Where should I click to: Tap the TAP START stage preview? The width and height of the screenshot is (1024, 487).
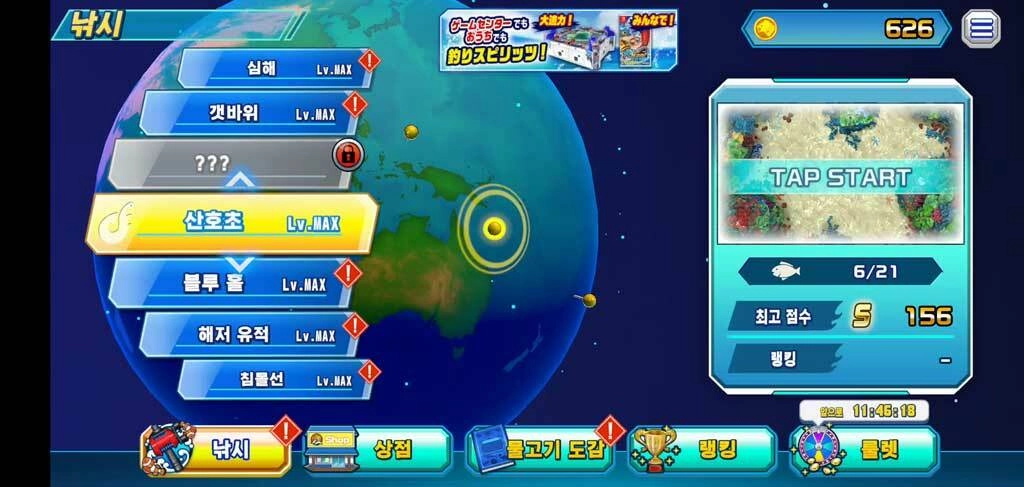tap(839, 178)
